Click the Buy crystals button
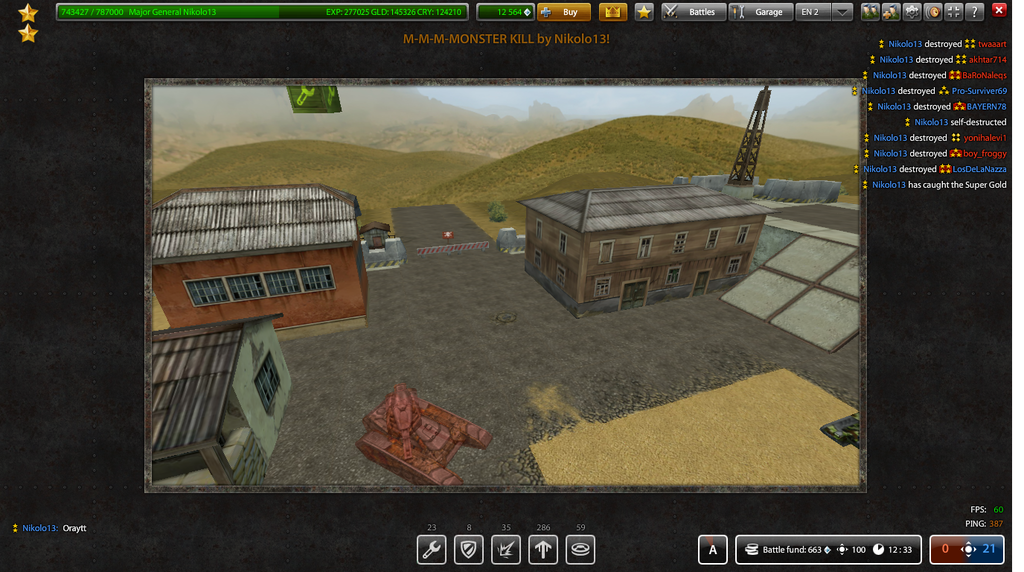Image resolution: width=1024 pixels, height=572 pixels. click(564, 12)
